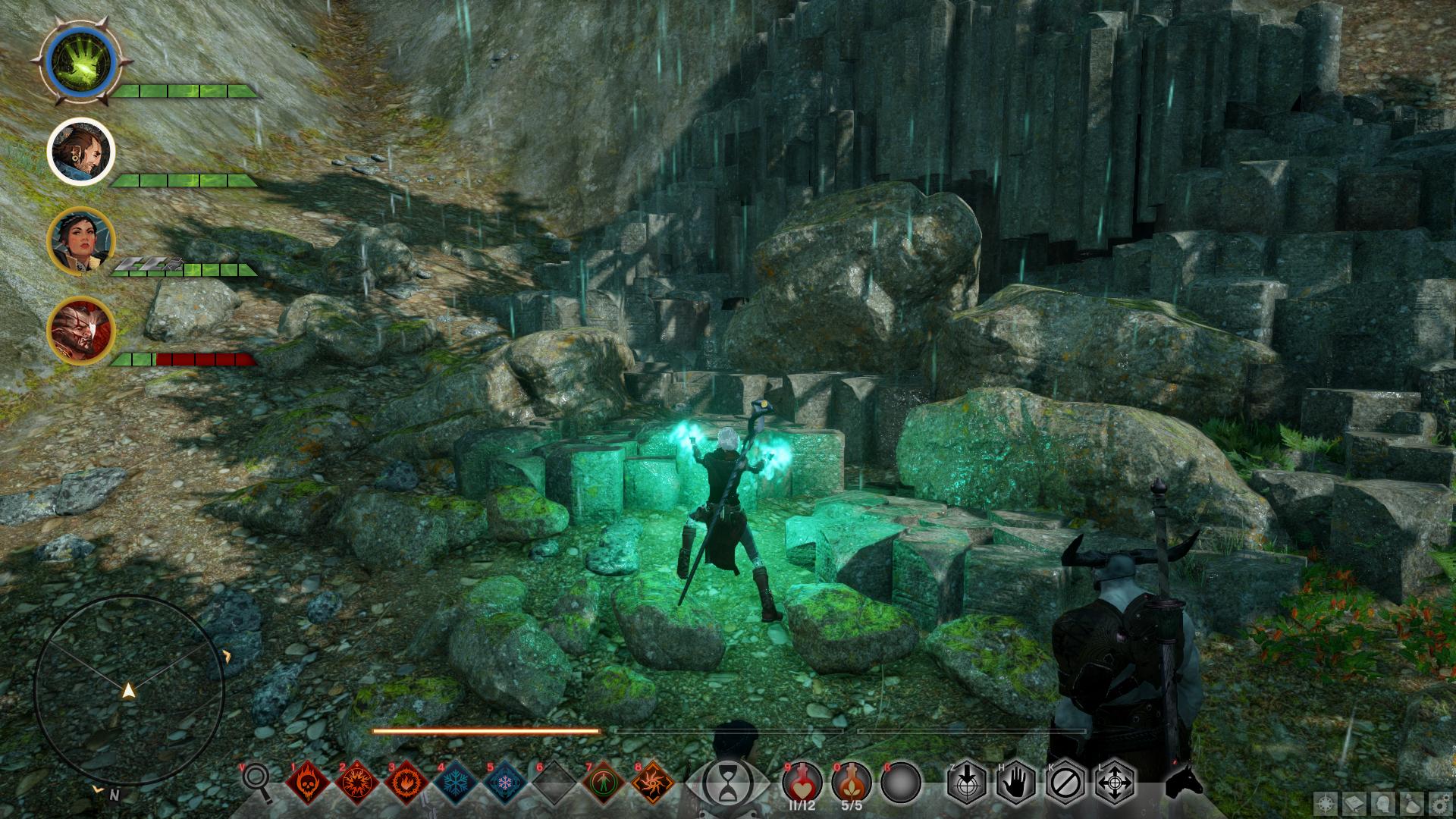Open the gear settings menu
The width and height of the screenshot is (1456, 819).
(1440, 803)
